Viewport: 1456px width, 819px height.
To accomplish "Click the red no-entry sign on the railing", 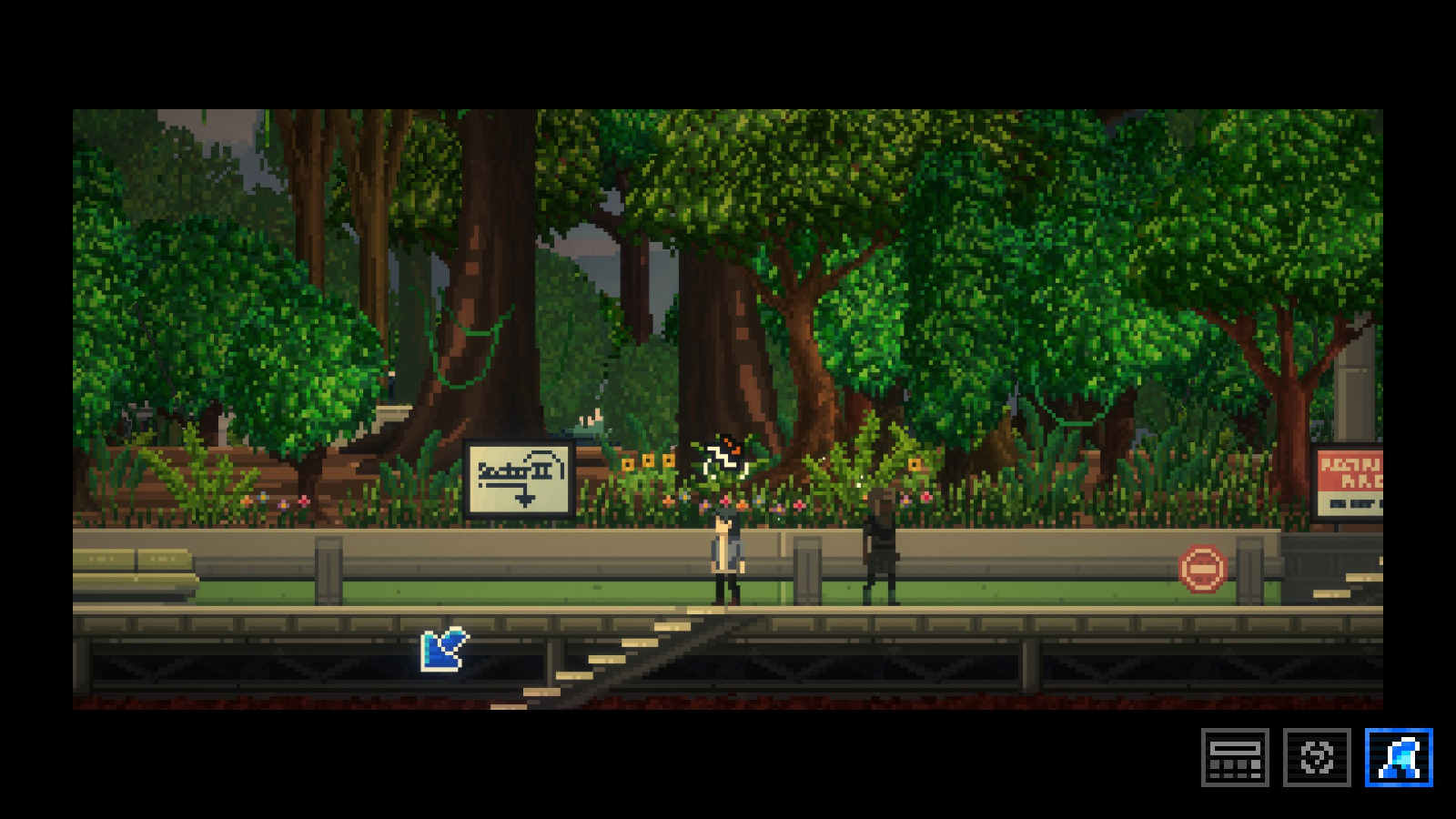I will tap(1203, 567).
